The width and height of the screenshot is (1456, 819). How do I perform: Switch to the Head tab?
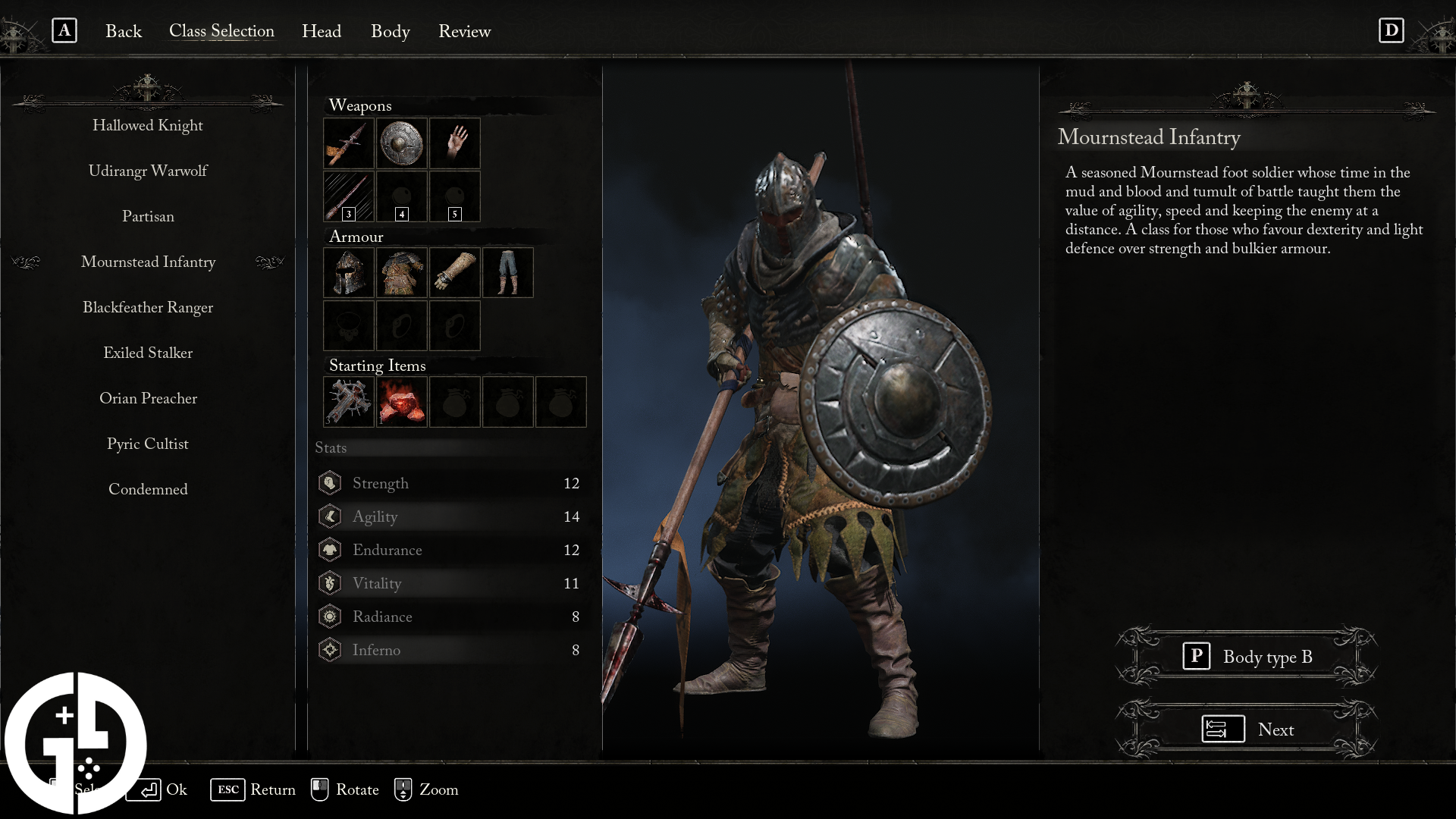point(322,31)
